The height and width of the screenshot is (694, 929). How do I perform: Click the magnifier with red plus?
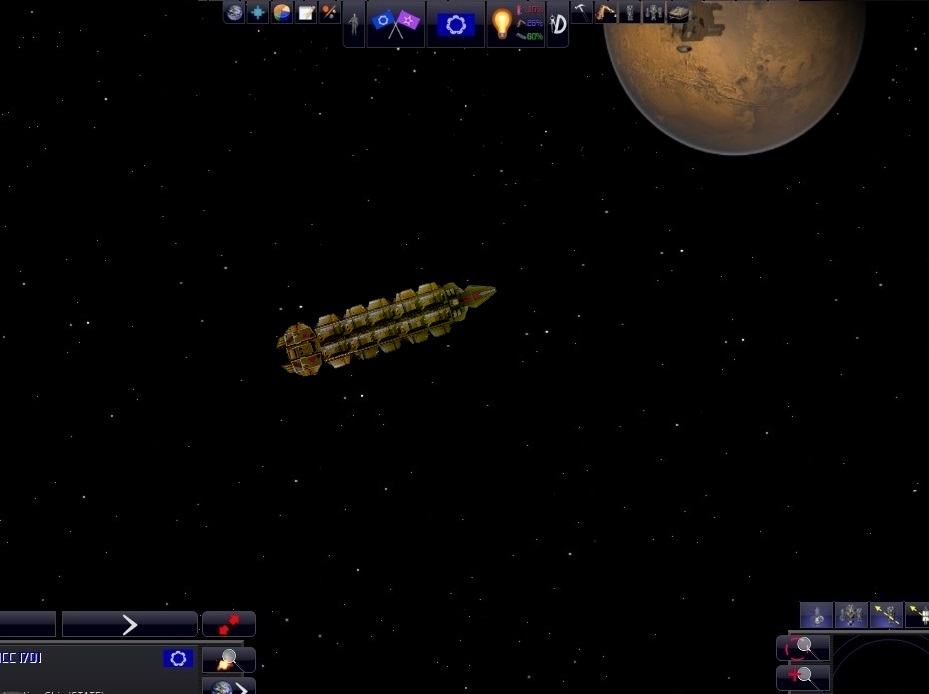point(803,677)
